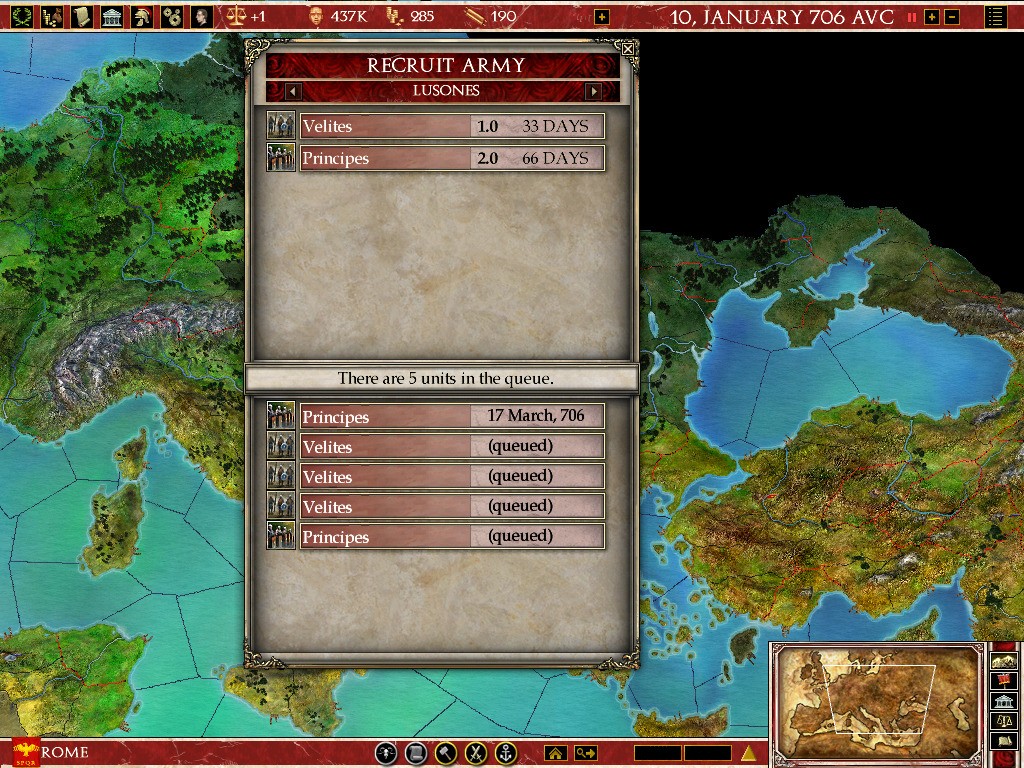
Task: Increase game speed with the plus button
Action: [x=932, y=17]
